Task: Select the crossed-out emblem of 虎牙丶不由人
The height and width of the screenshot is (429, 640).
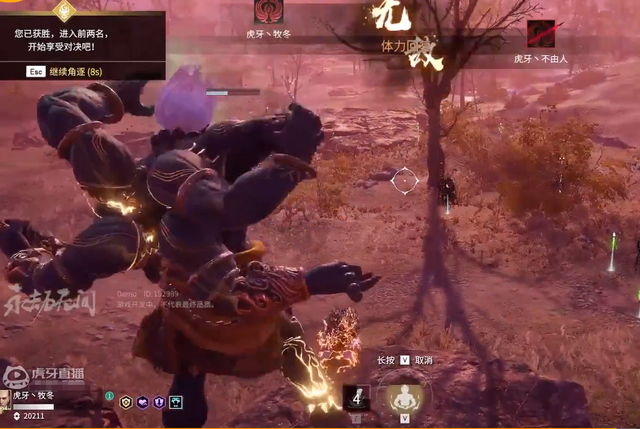Action: 540,34
